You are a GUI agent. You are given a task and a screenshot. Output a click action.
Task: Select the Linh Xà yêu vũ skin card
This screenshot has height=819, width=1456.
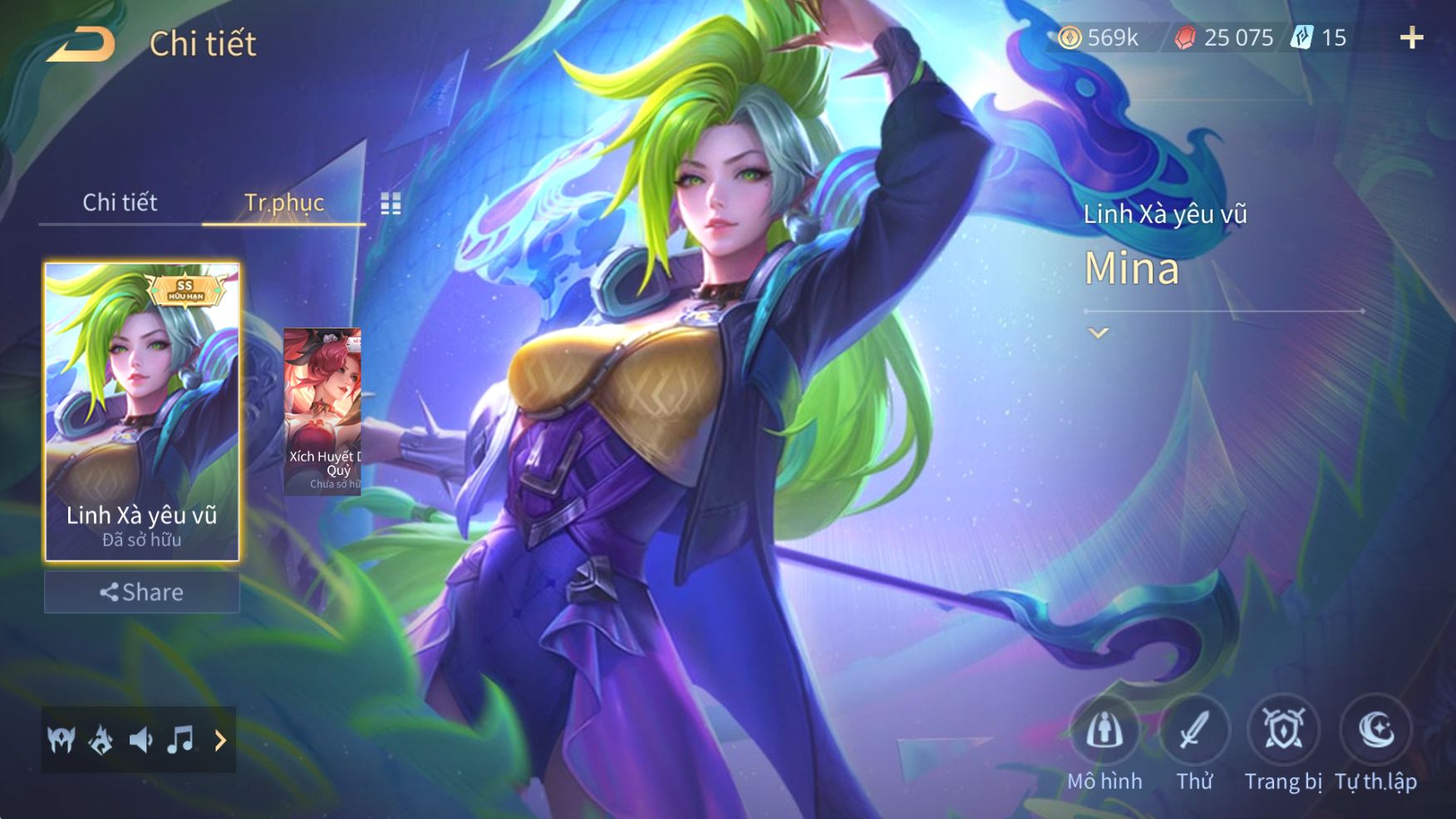point(141,412)
